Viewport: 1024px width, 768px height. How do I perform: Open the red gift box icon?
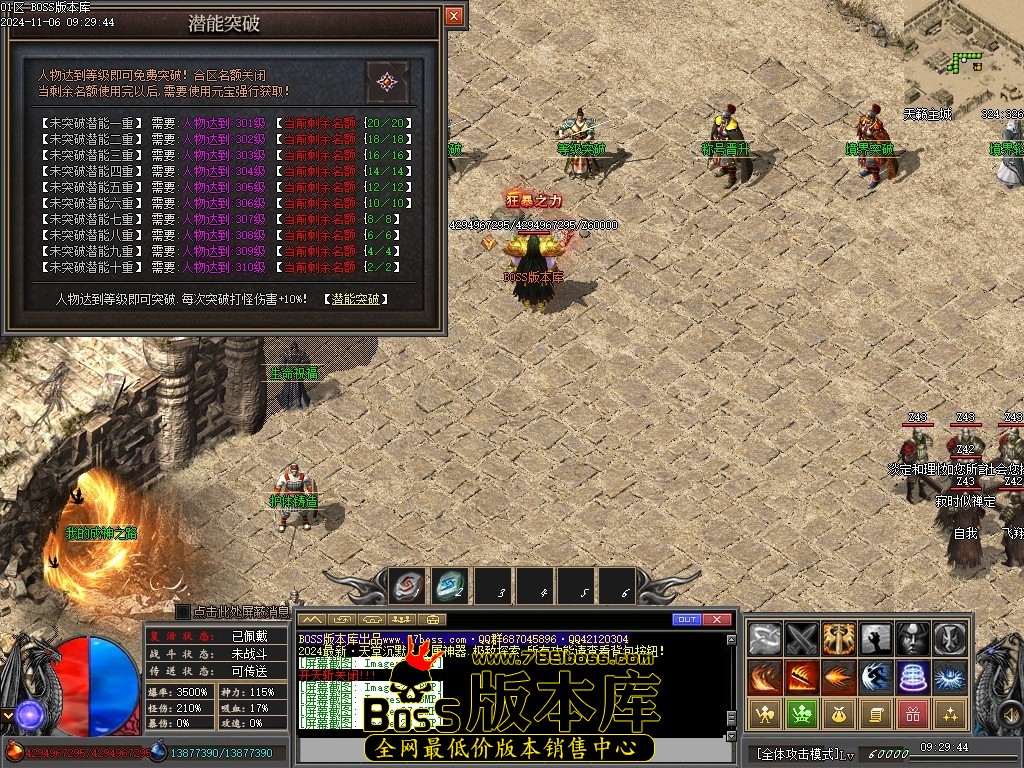click(x=913, y=714)
